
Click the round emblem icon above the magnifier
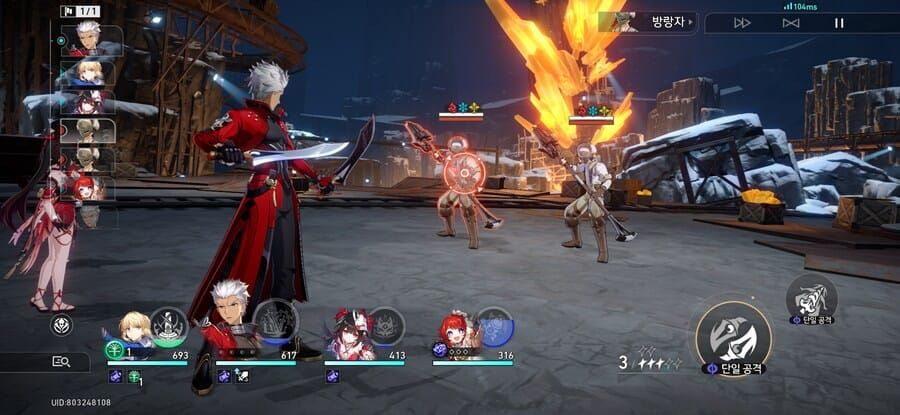click(61, 325)
